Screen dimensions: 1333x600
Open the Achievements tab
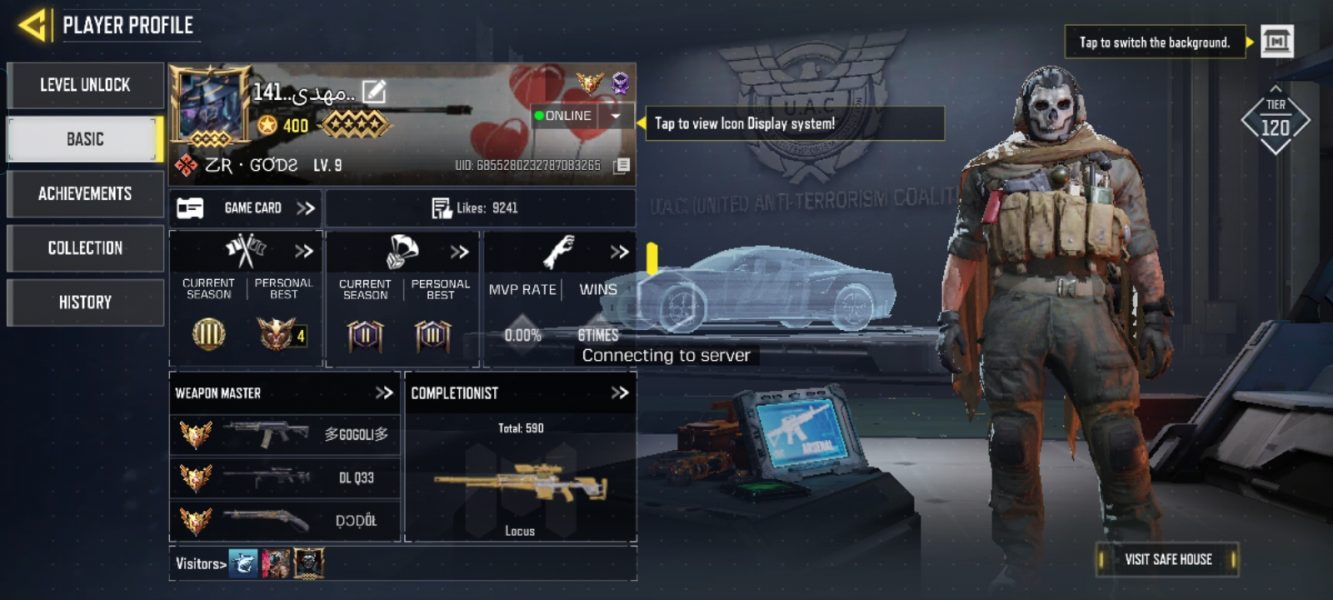pyautogui.click(x=85, y=193)
